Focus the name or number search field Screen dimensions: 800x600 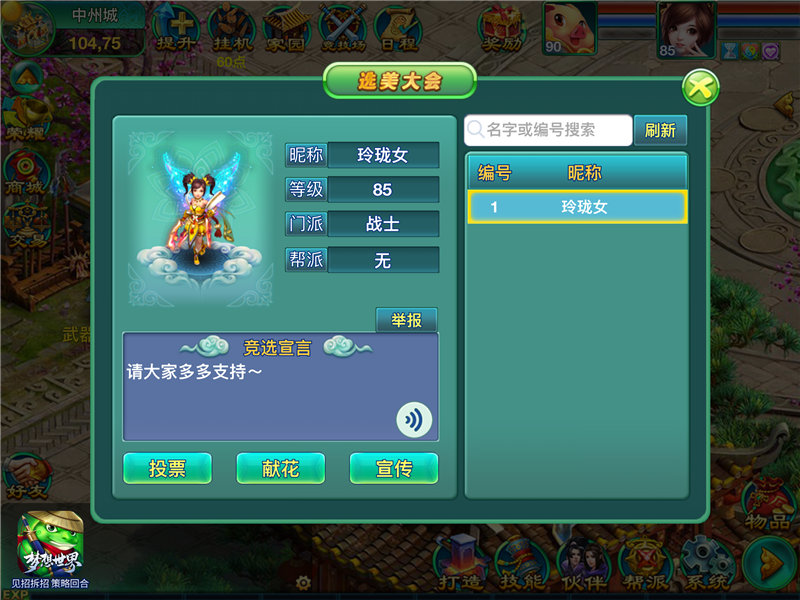(548, 130)
